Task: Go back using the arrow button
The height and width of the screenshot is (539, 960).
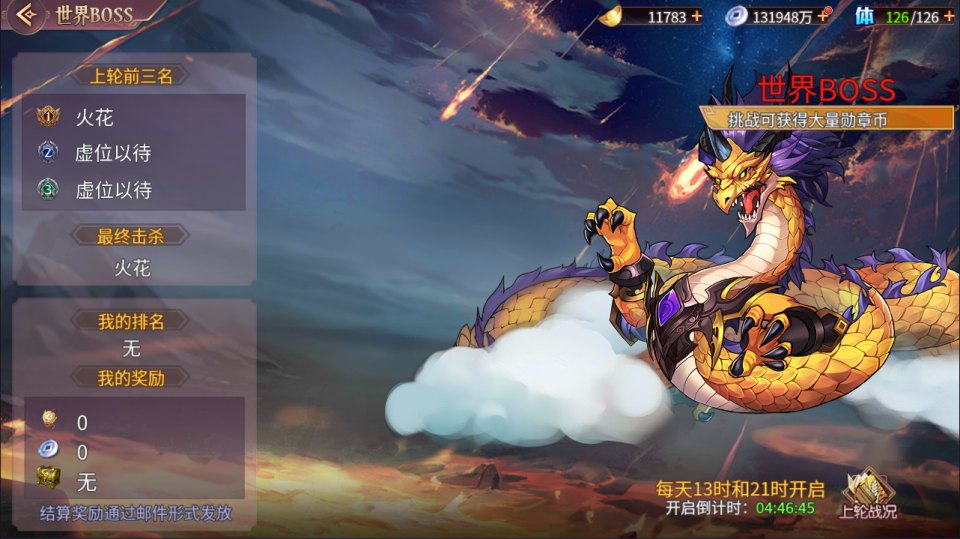Action: pyautogui.click(x=28, y=15)
